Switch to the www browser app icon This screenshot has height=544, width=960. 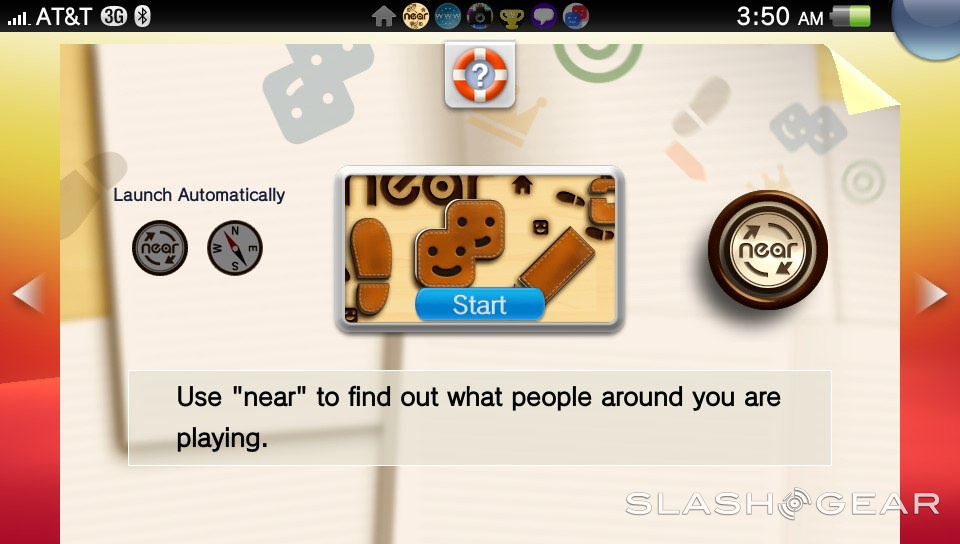click(447, 16)
